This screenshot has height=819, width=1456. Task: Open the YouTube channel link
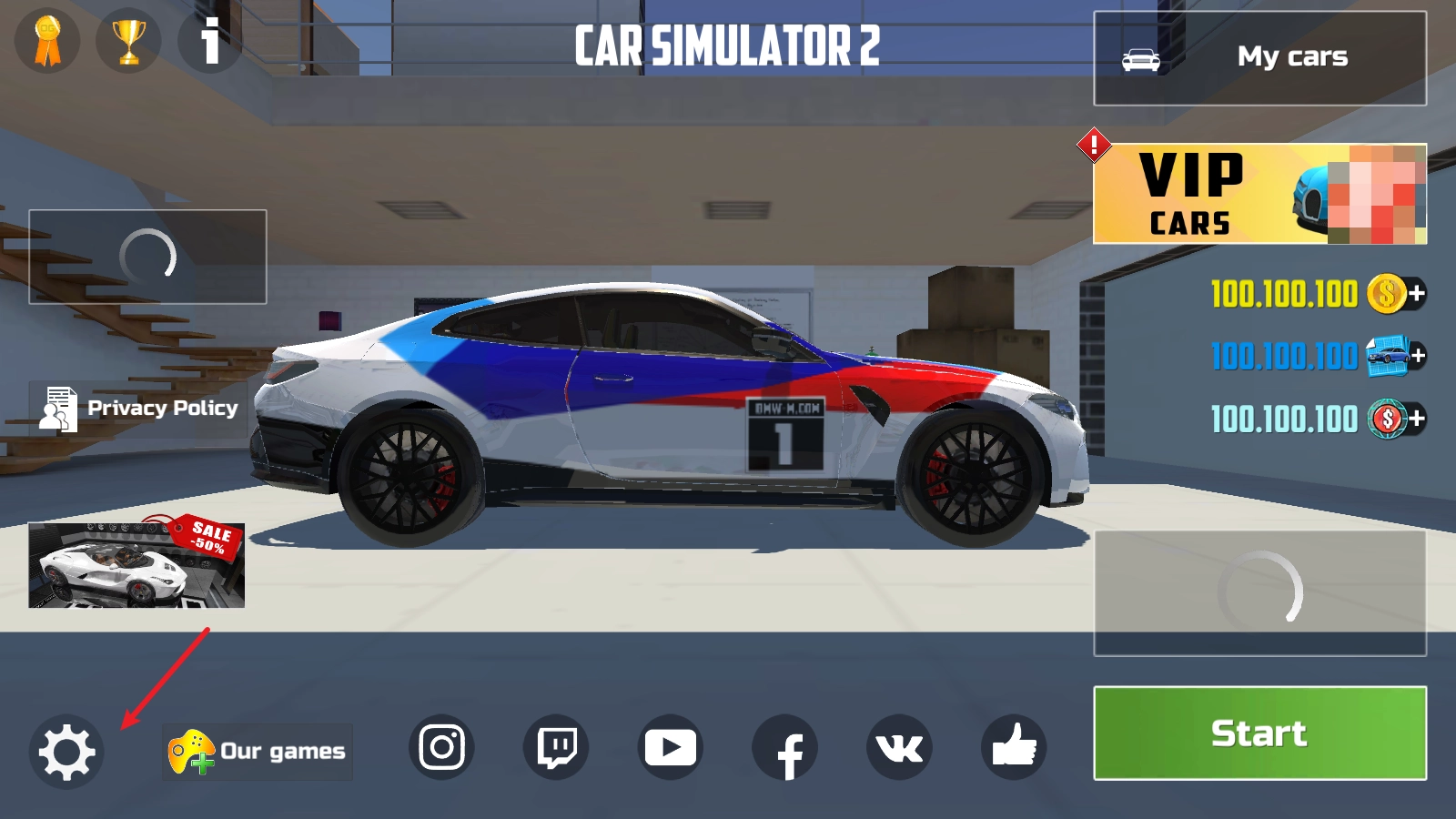[x=671, y=748]
